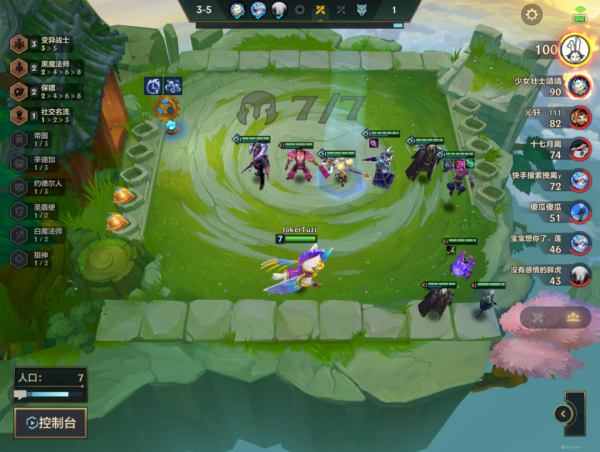View player 少女壮士请清's board
This screenshot has height=452, width=600.
[577, 86]
